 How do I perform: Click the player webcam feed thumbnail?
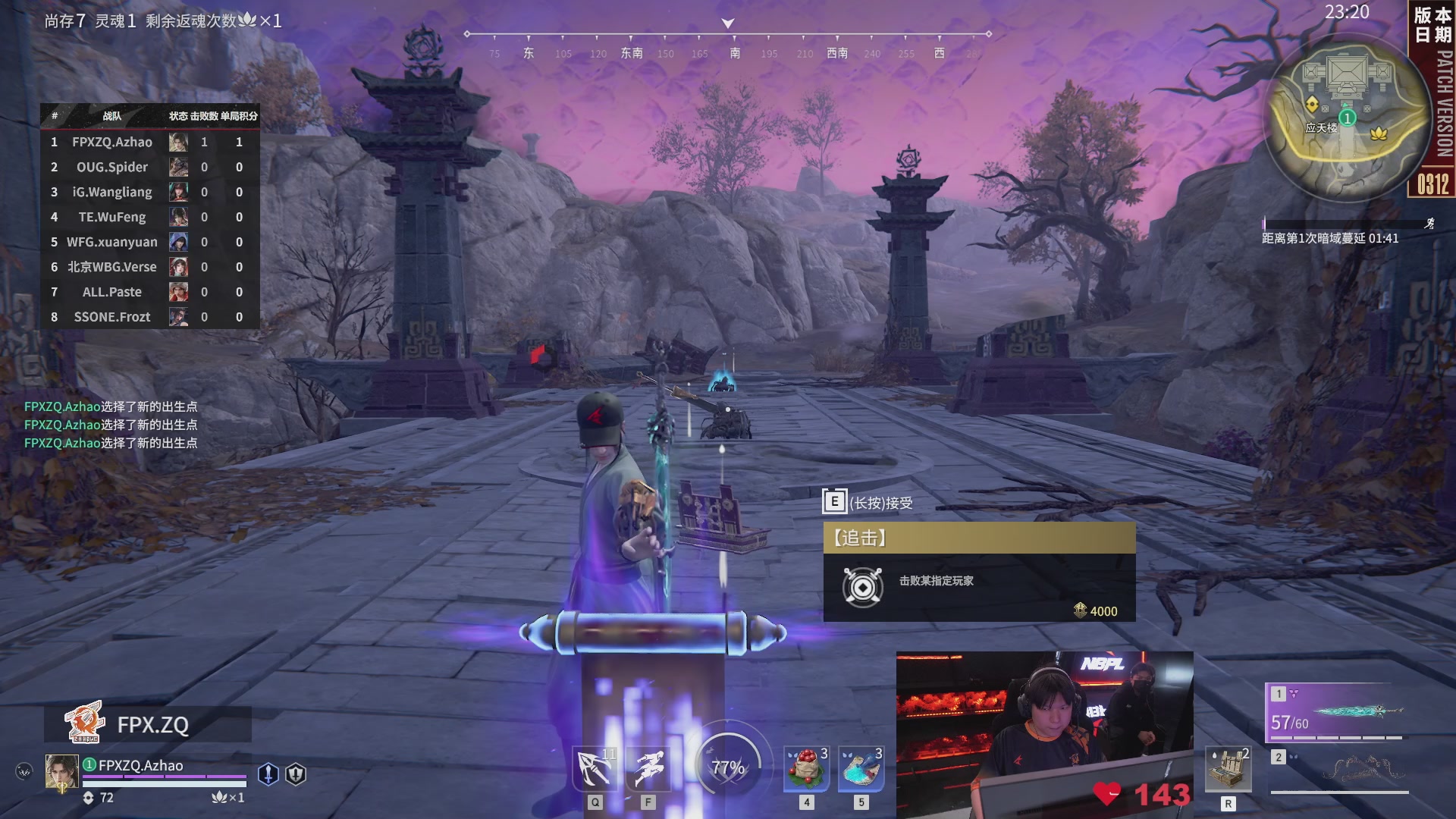(x=1044, y=734)
